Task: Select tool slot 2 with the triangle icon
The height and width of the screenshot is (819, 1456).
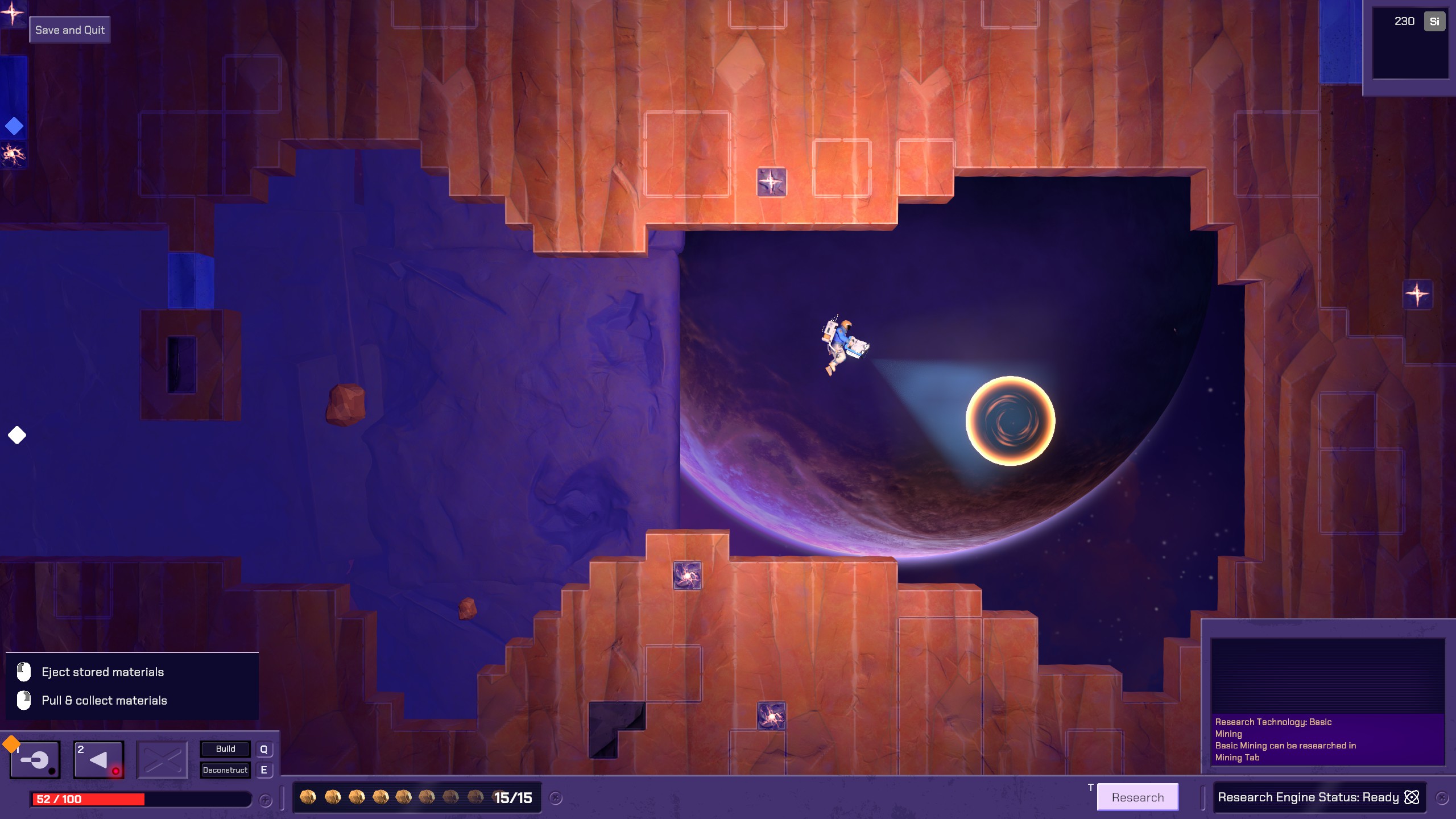Action: point(98,760)
